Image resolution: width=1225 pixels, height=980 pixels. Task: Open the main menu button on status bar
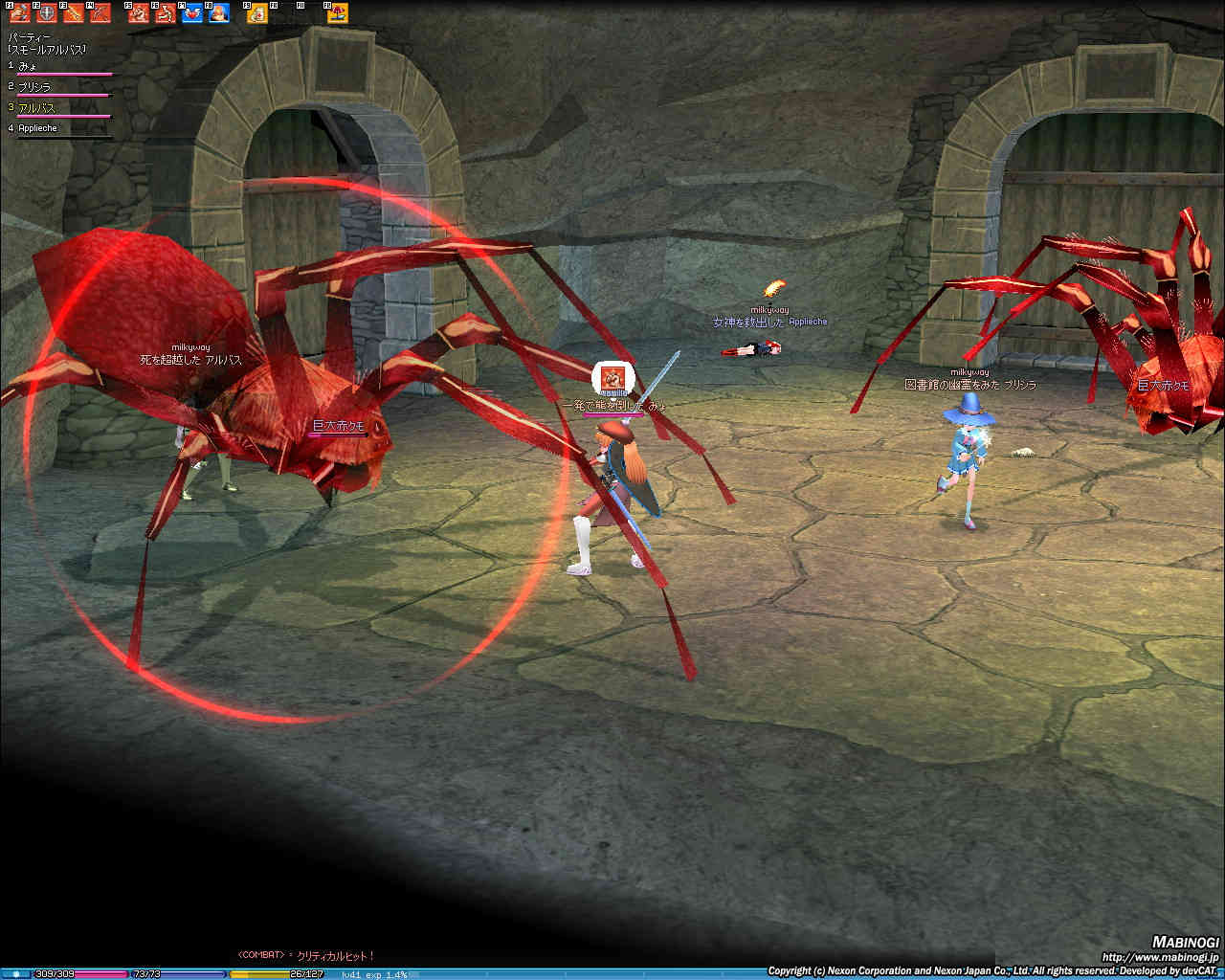point(15,974)
